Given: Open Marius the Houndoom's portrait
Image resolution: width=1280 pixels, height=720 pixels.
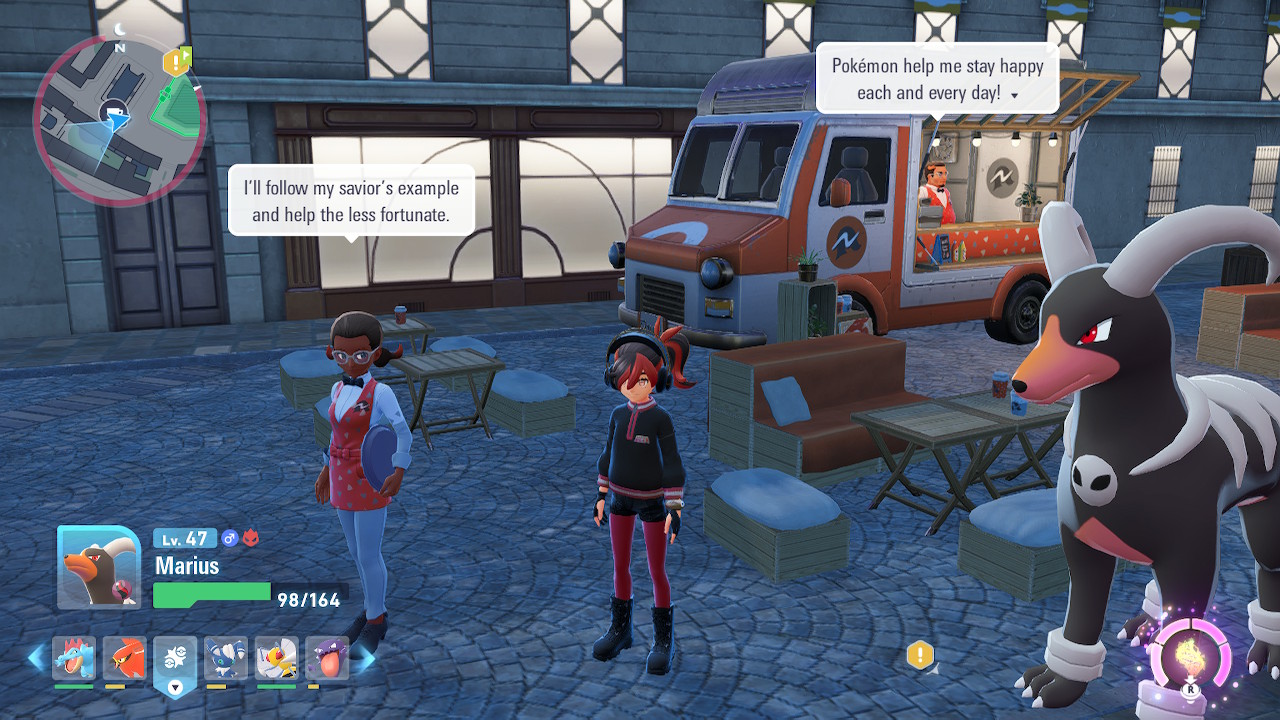Looking at the screenshot, I should pos(98,567).
